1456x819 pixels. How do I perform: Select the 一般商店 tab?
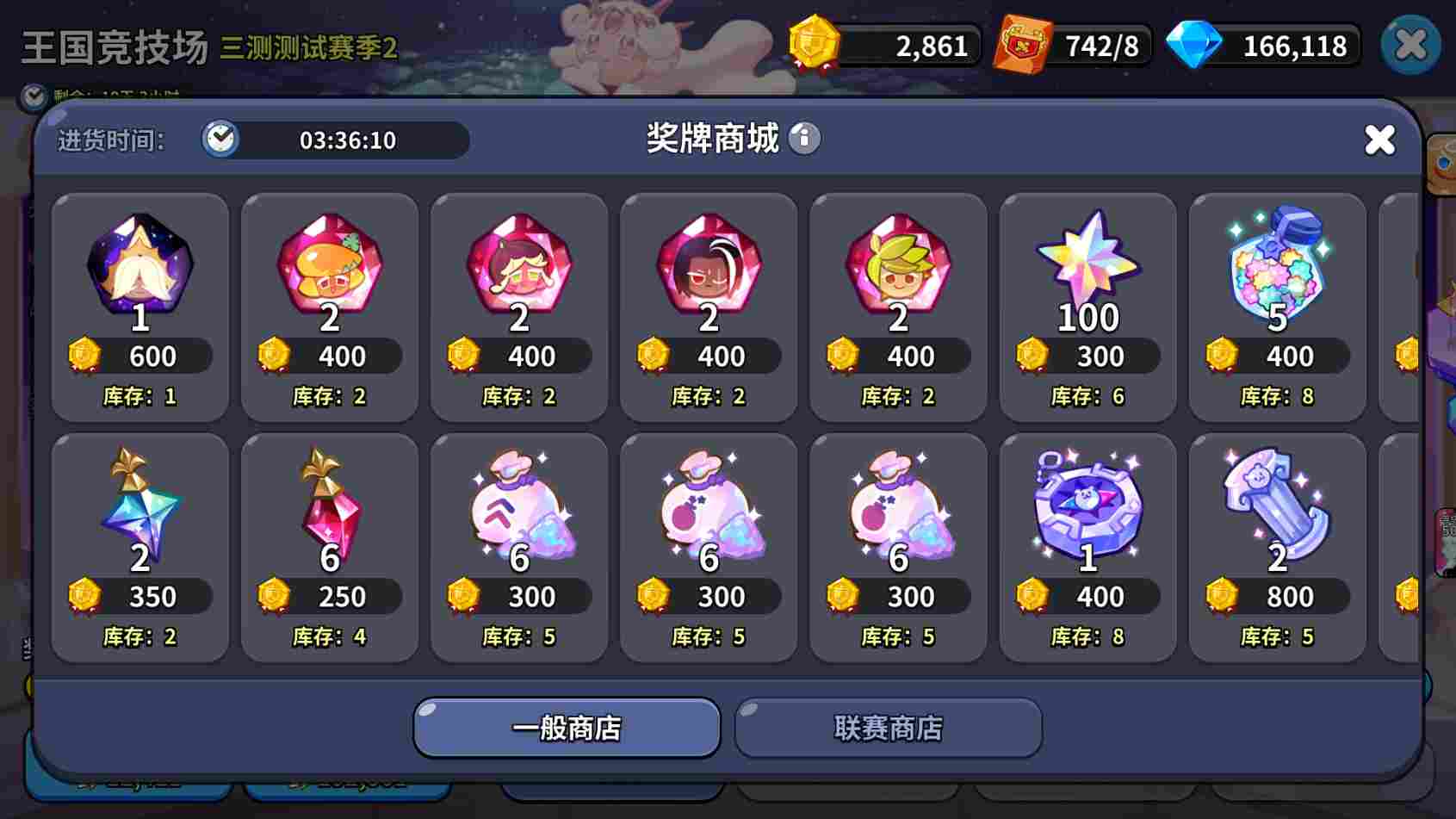[567, 728]
